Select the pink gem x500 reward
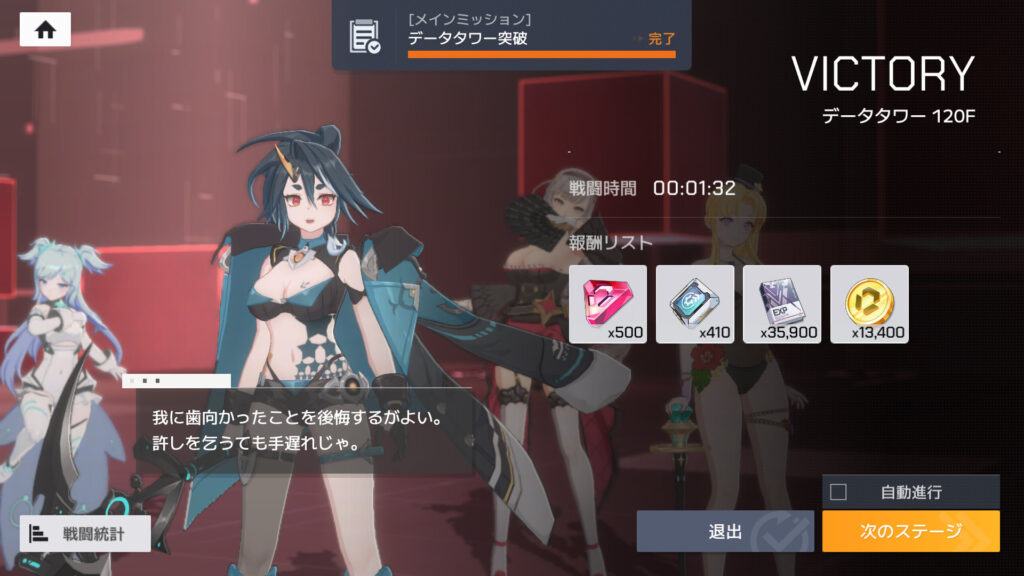The width and height of the screenshot is (1024, 576). point(608,304)
